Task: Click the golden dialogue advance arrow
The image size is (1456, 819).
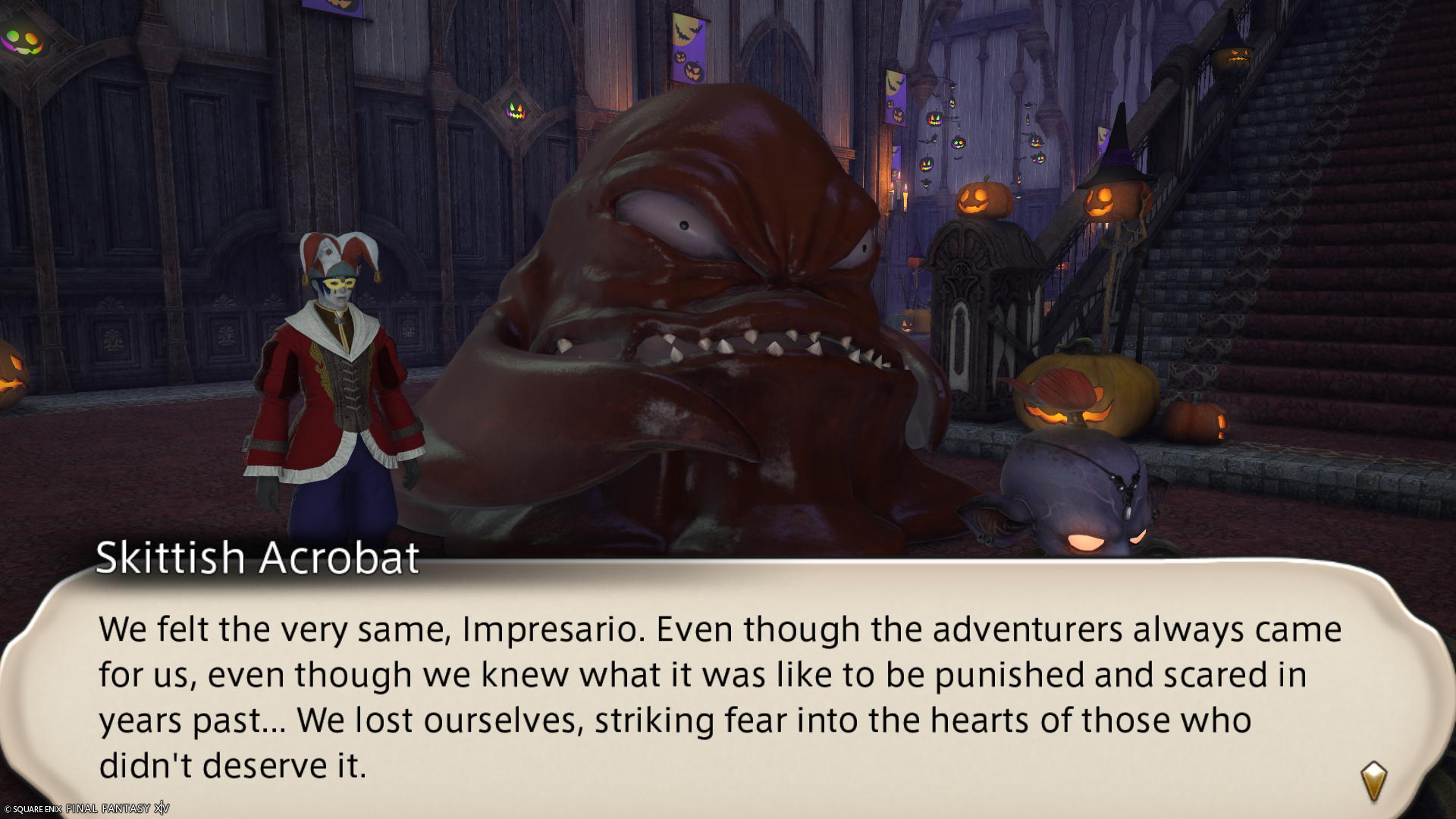Action: [1373, 781]
